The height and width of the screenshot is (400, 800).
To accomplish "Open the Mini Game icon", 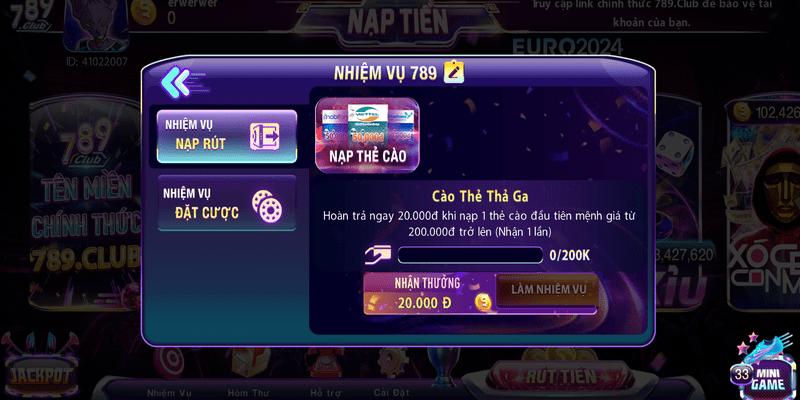I will [x=765, y=365].
